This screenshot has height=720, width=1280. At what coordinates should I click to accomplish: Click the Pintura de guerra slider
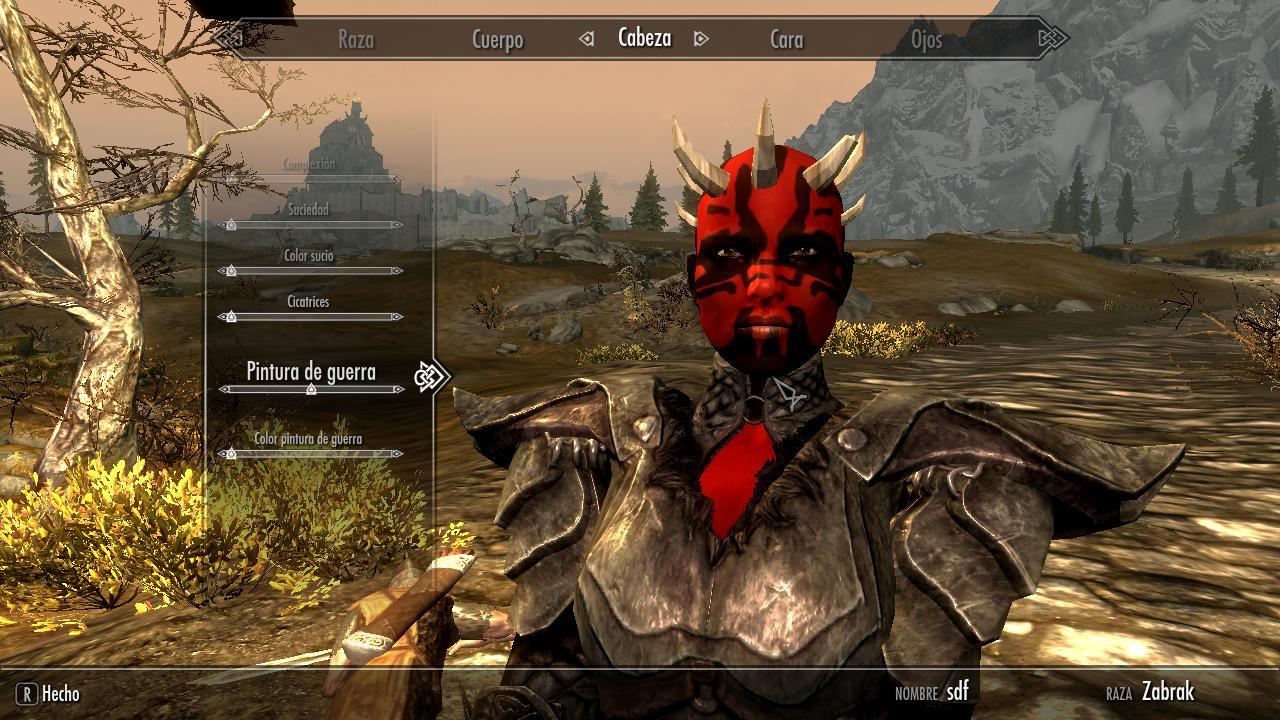(x=311, y=389)
